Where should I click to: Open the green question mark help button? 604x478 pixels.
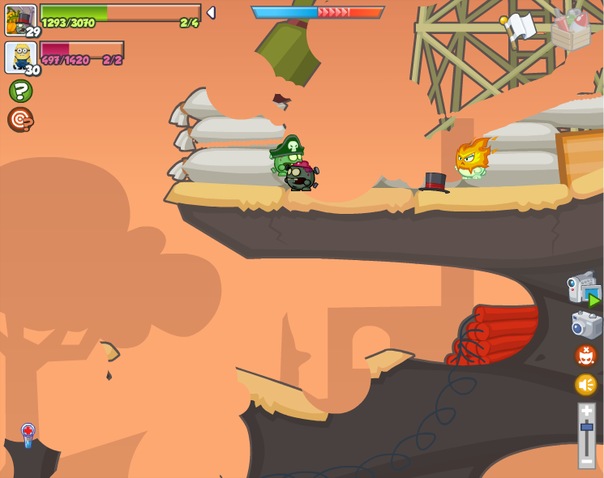pyautogui.click(x=20, y=92)
